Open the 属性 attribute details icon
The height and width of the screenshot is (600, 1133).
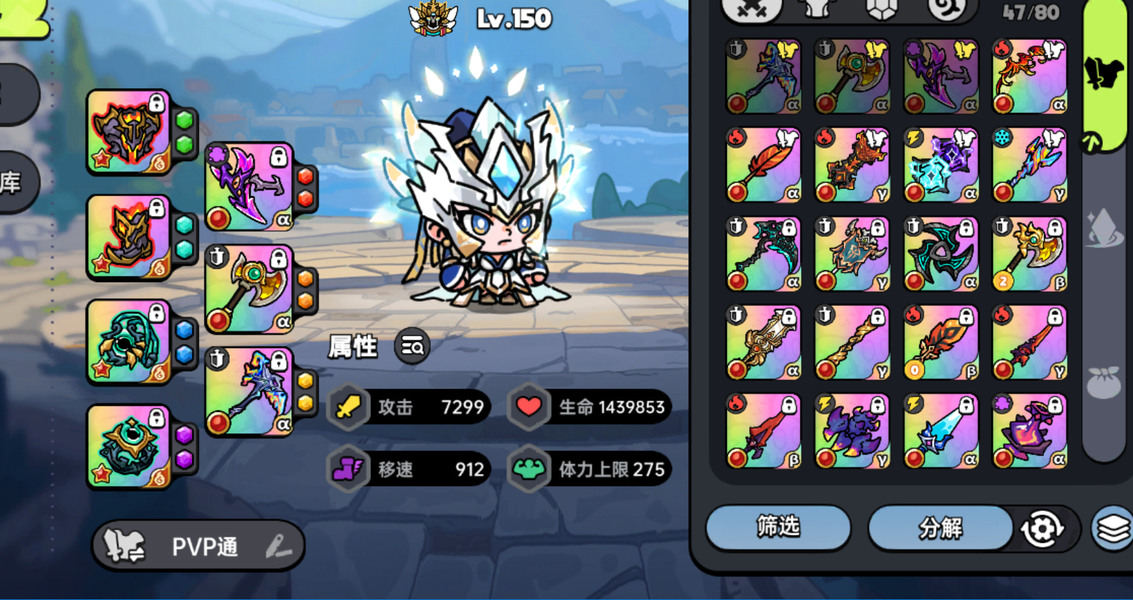[412, 346]
